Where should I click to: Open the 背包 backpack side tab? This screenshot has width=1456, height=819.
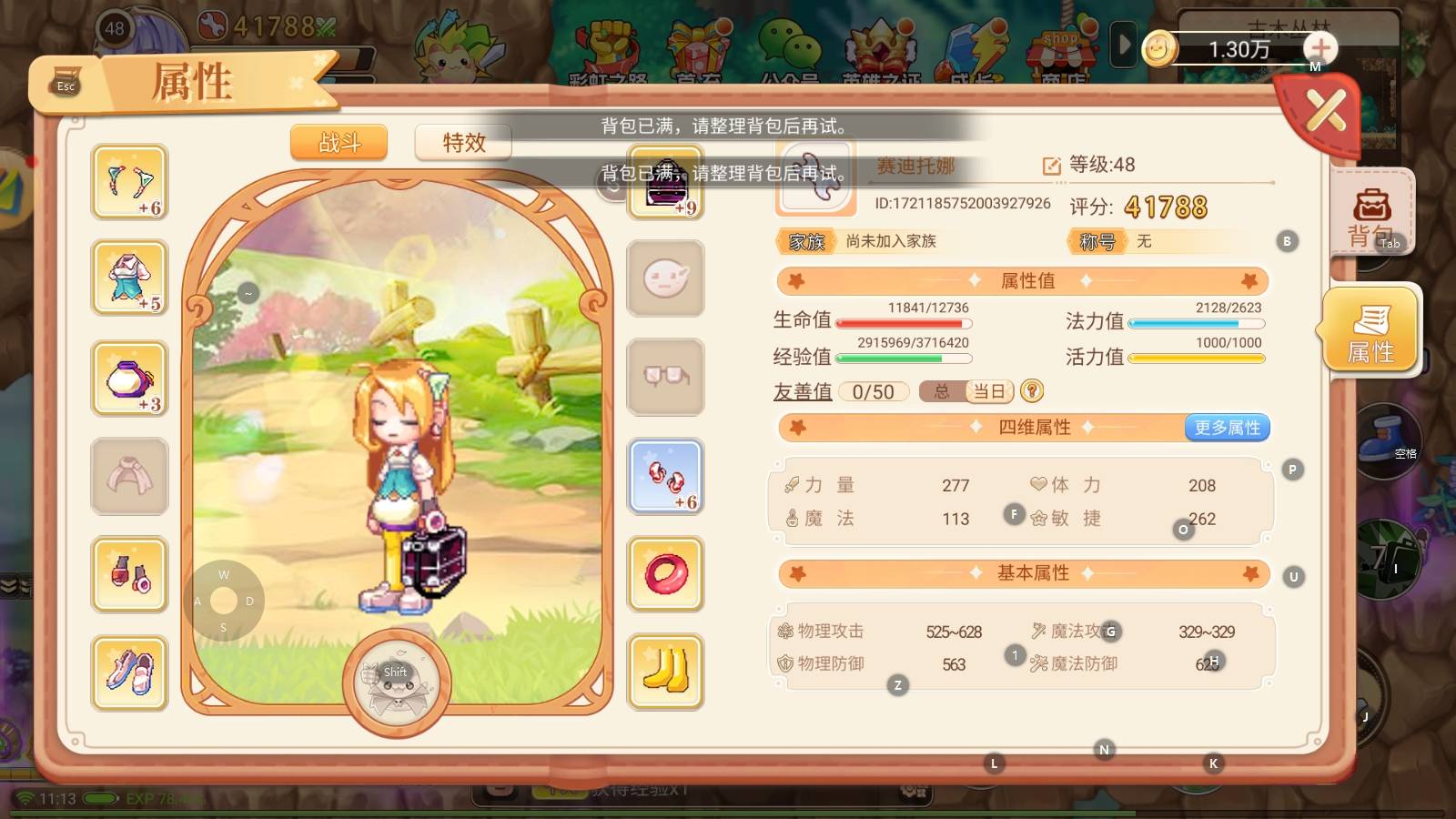(x=1371, y=214)
